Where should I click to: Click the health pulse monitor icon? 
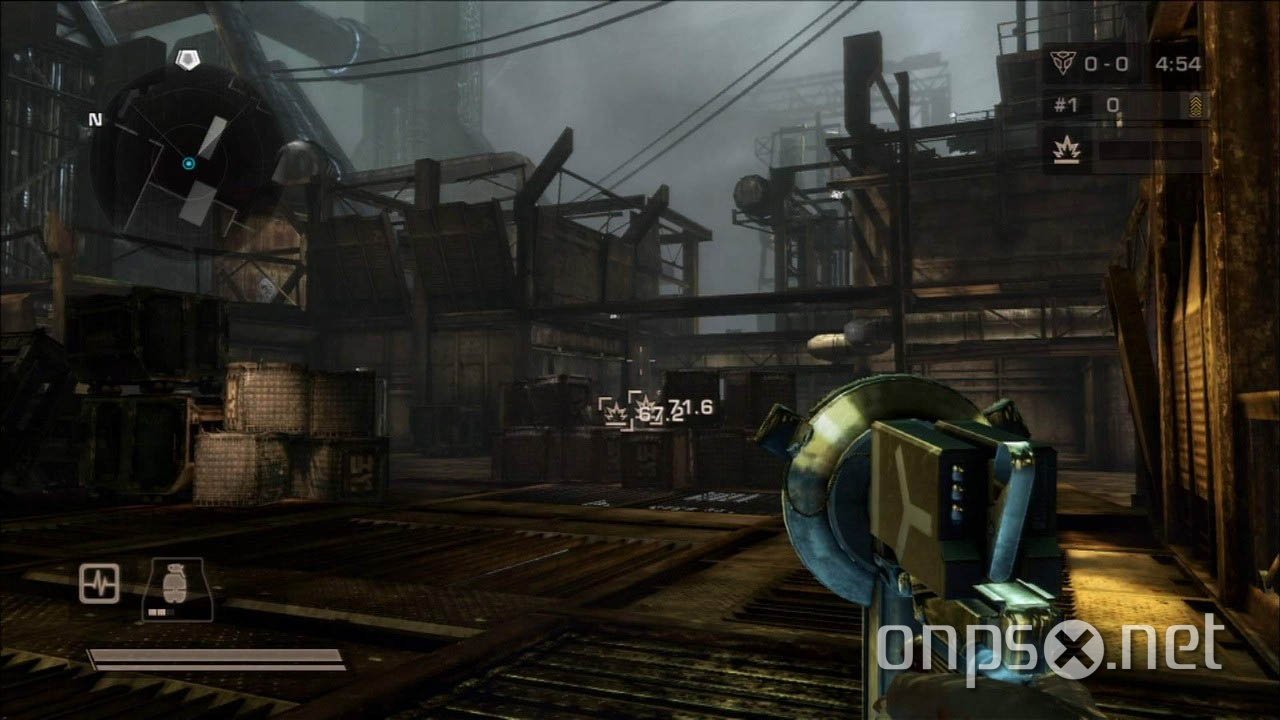(99, 583)
